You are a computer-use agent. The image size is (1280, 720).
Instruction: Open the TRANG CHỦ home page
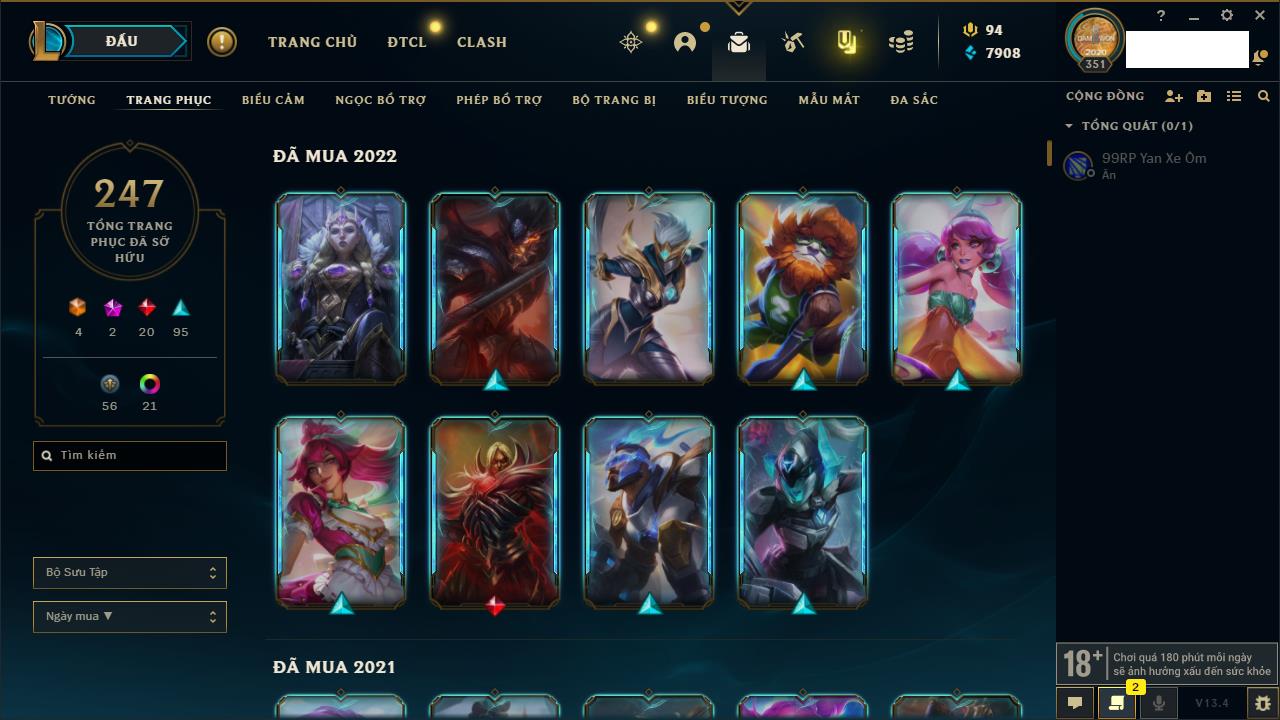[312, 42]
